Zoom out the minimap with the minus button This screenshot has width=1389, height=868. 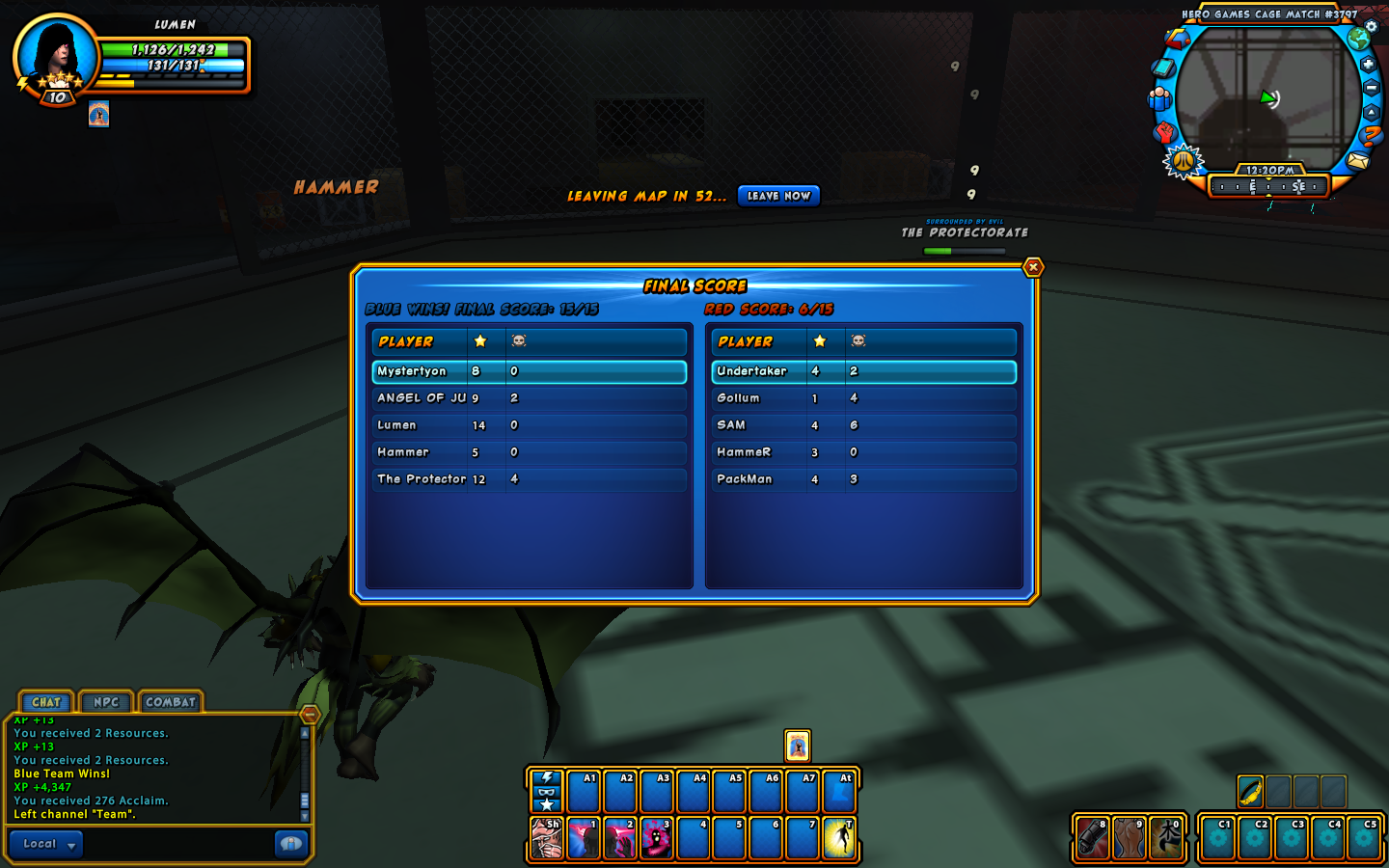(x=1371, y=88)
